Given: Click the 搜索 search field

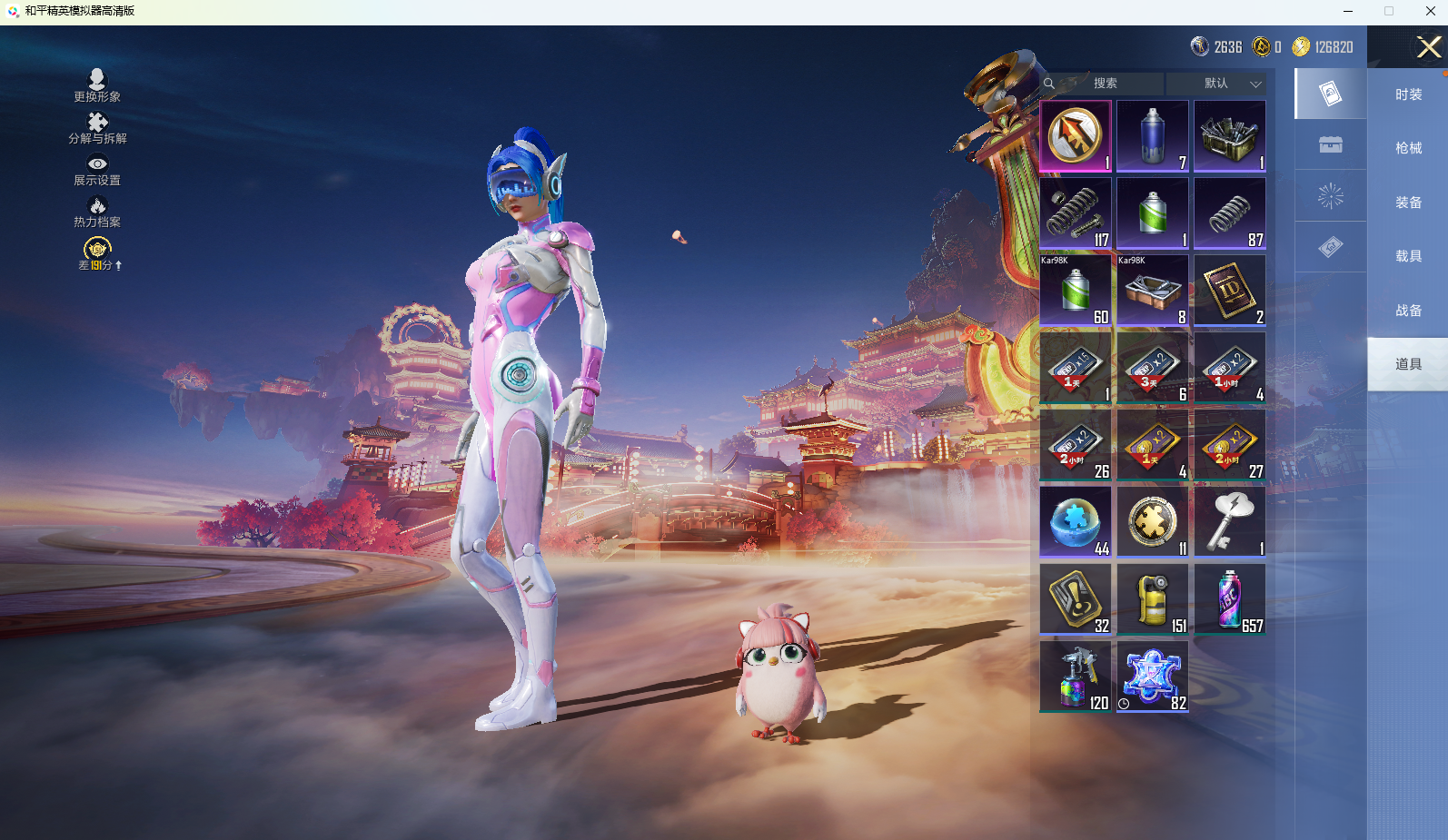Looking at the screenshot, I should pos(1105,84).
